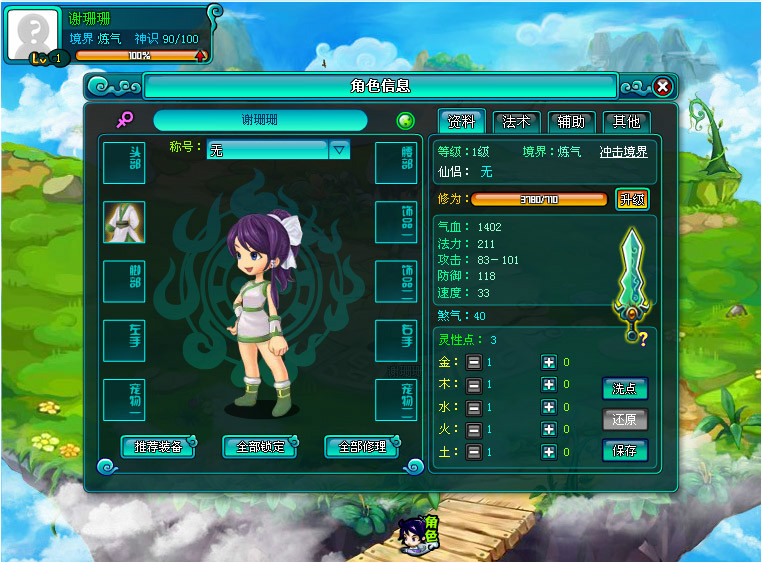Select the 资料 tab
The height and width of the screenshot is (562, 762).
point(462,122)
